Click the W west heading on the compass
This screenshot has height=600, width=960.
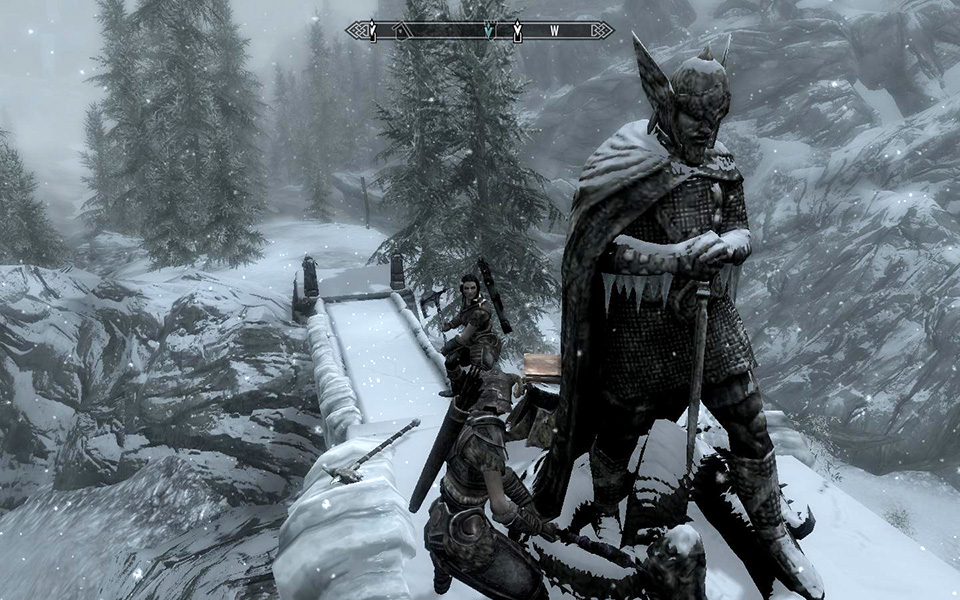click(554, 31)
